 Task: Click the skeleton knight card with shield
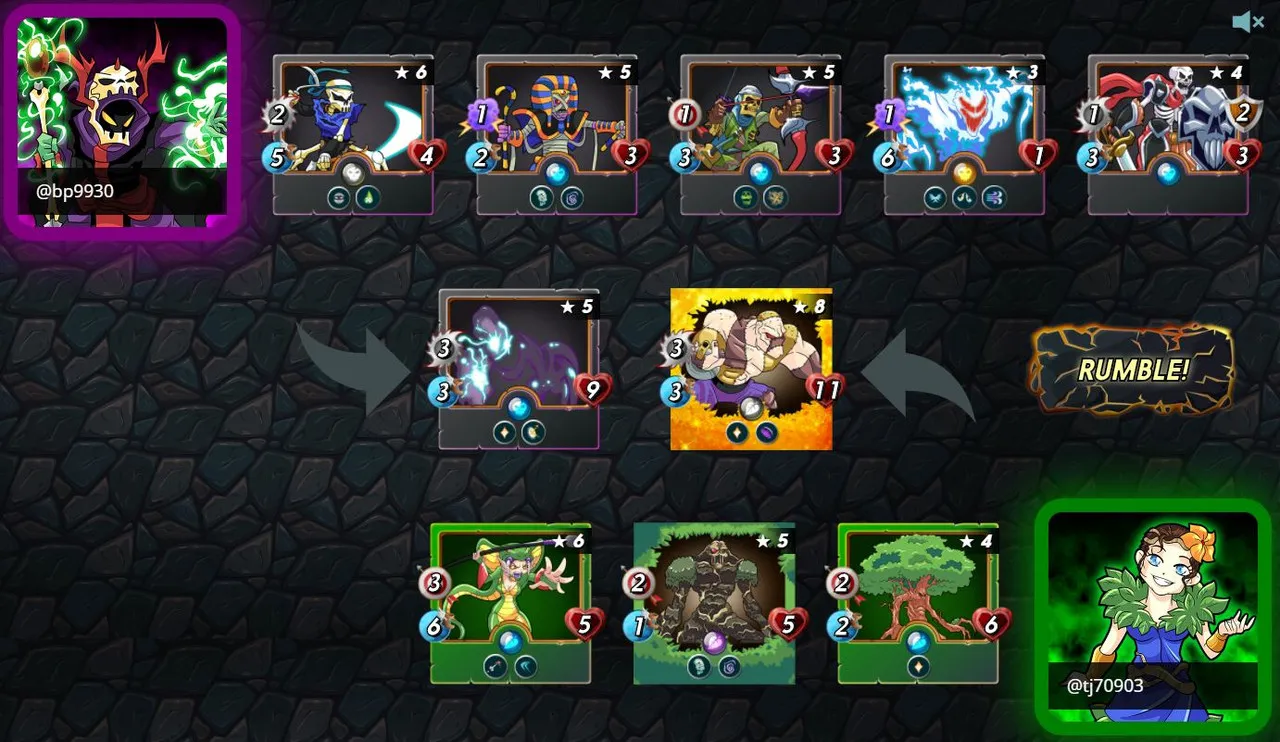[1168, 134]
